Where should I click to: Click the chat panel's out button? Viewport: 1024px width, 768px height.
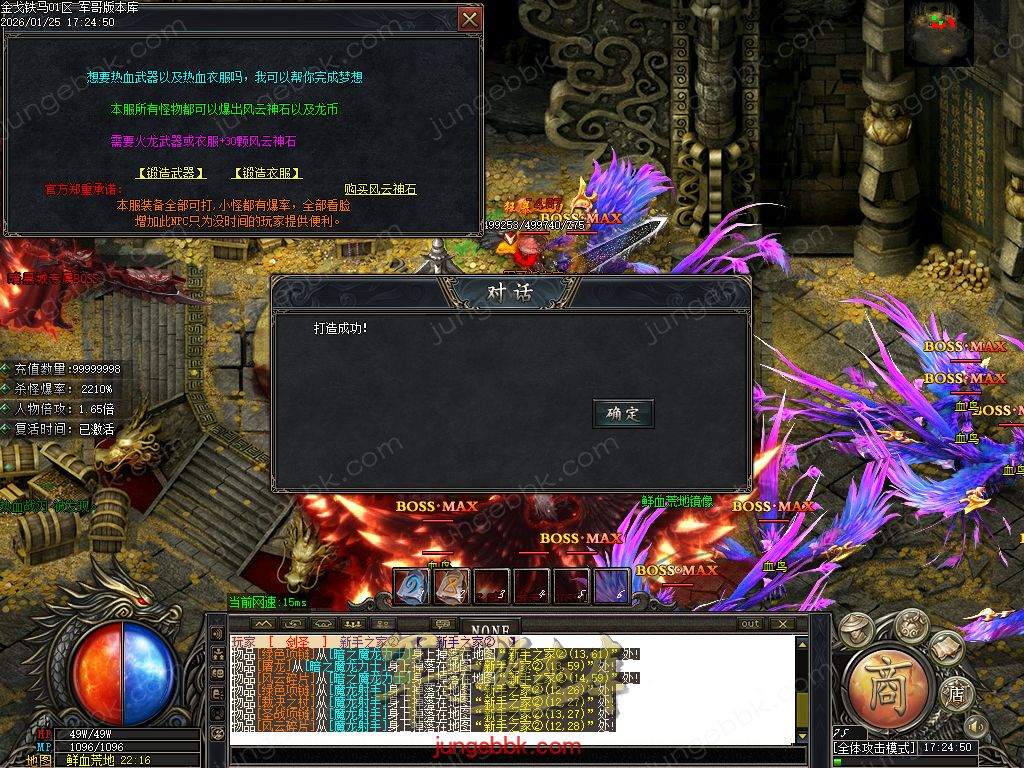pyautogui.click(x=750, y=624)
